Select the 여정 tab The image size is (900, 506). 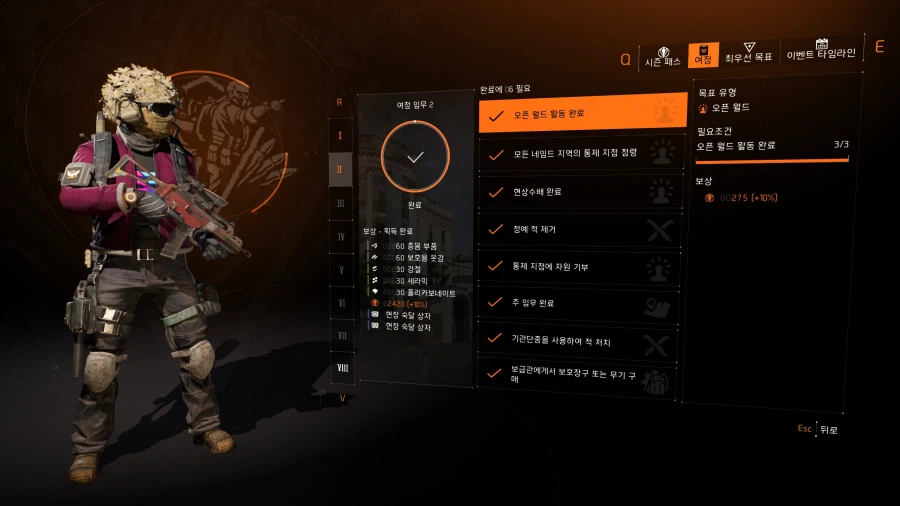pos(704,55)
